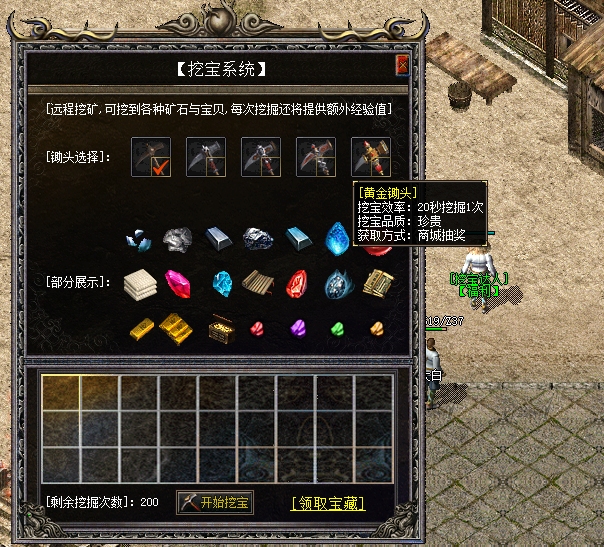Screen dimensions: 604x547
Task: Pick the red-bladed pickaxe option
Action: (316, 157)
